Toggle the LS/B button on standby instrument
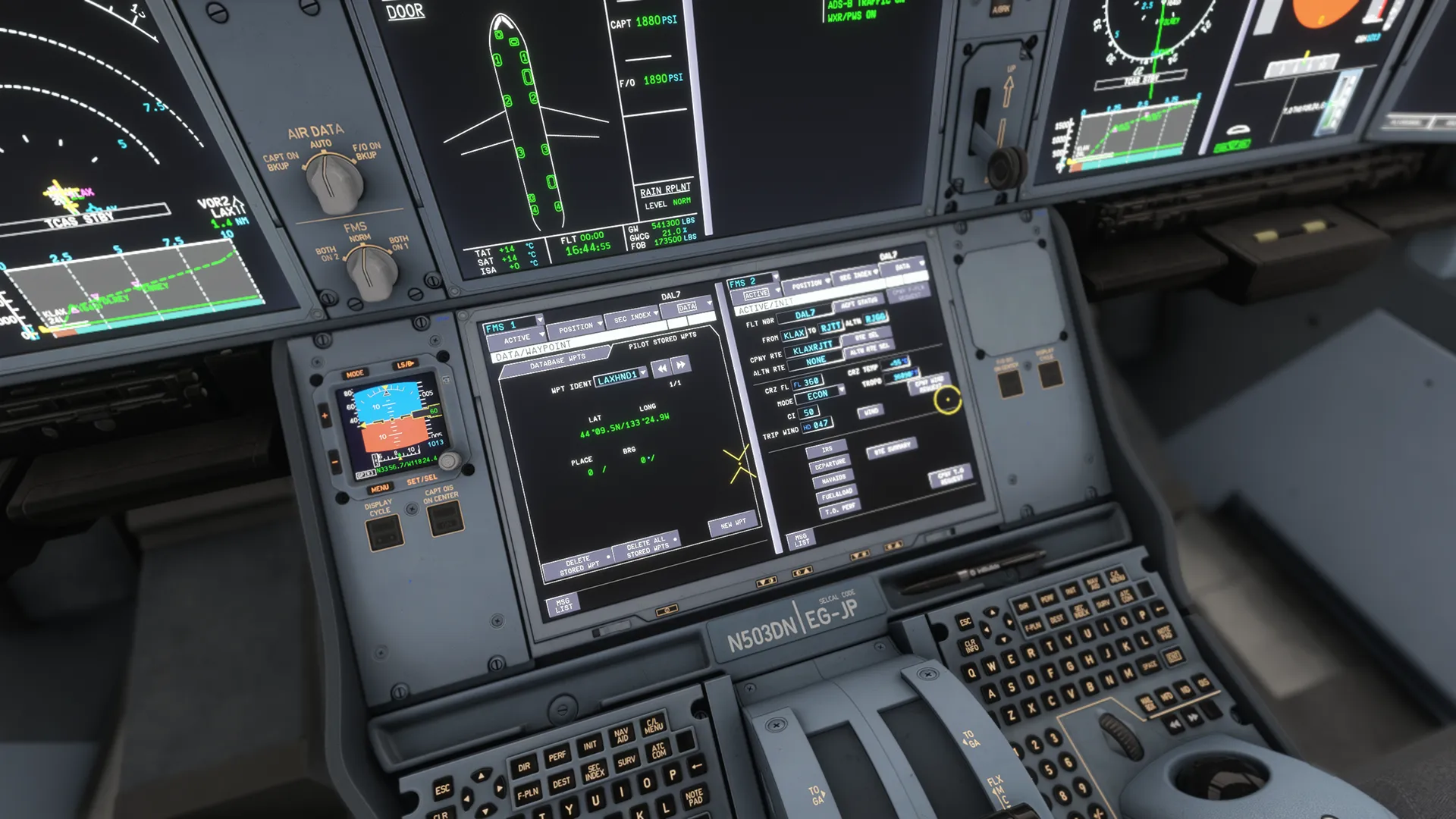 tap(405, 364)
